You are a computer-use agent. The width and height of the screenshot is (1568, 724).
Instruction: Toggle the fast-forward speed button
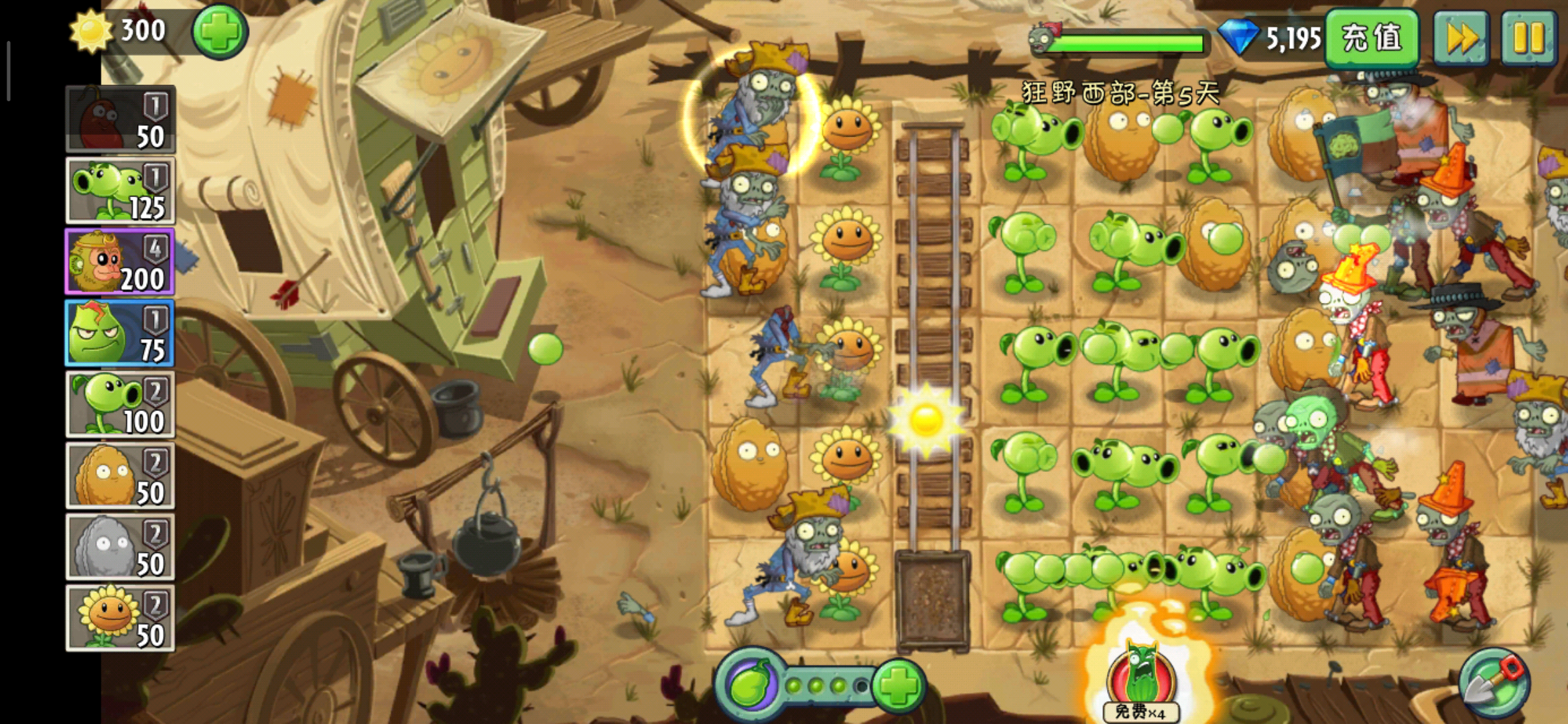(1461, 38)
